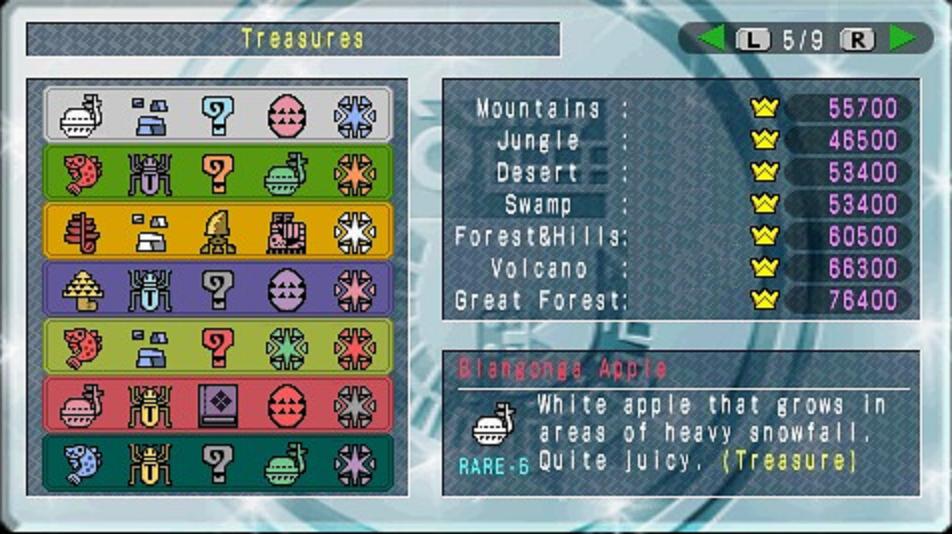
Task: Choose the purple crystal in the dark green row
Action: pos(354,464)
